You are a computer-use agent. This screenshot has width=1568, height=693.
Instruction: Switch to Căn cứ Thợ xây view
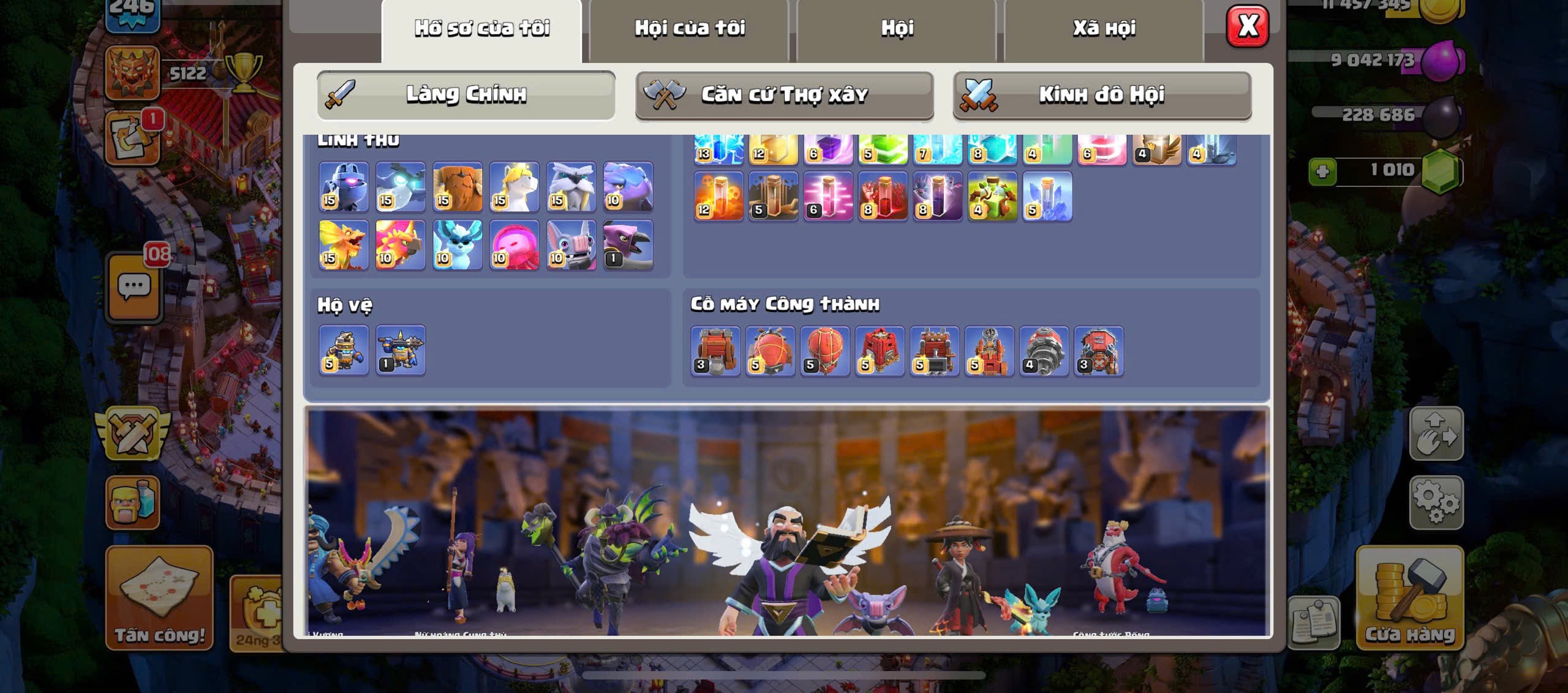pyautogui.click(x=784, y=95)
